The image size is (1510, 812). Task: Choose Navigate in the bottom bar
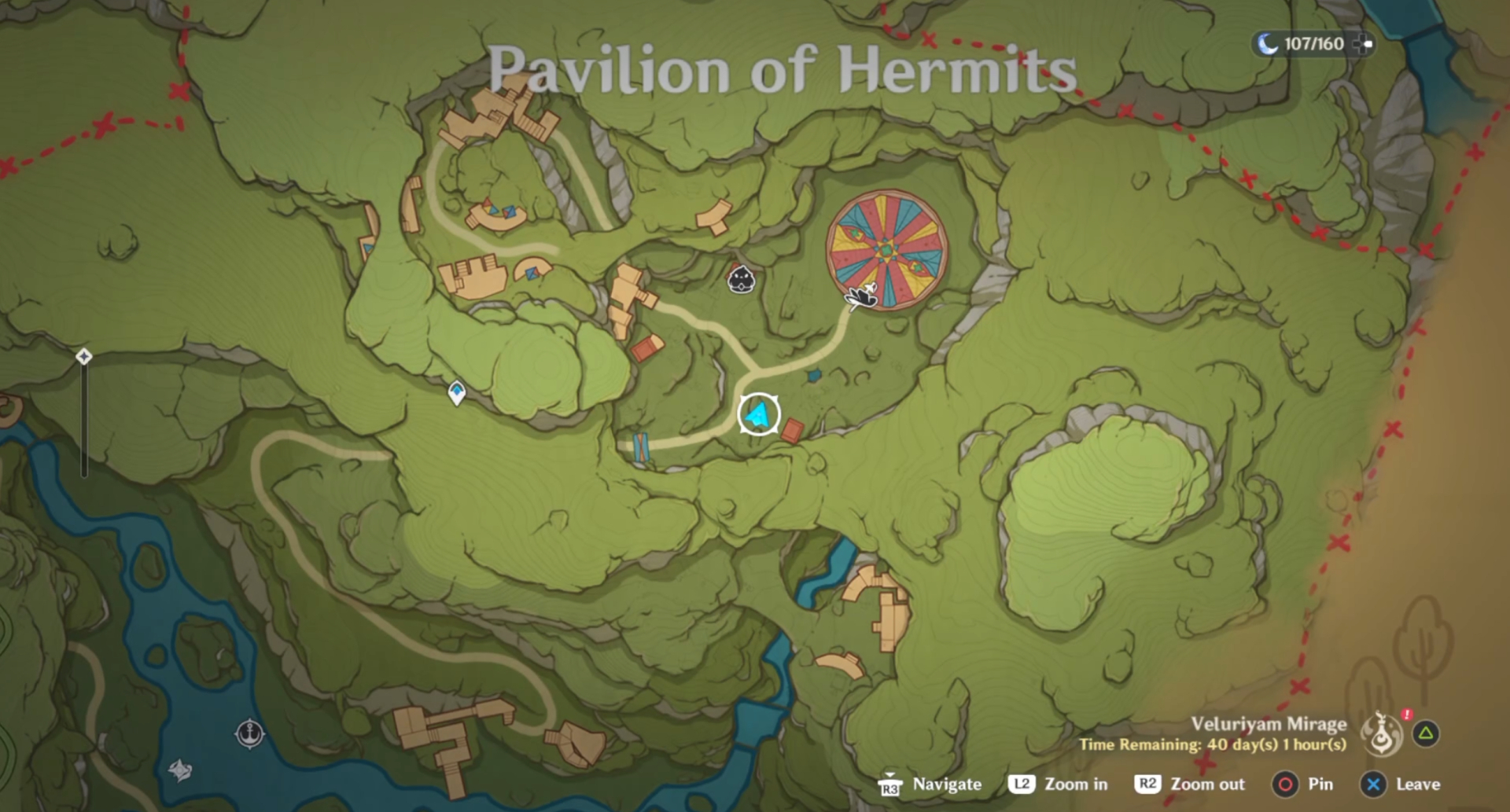click(945, 784)
